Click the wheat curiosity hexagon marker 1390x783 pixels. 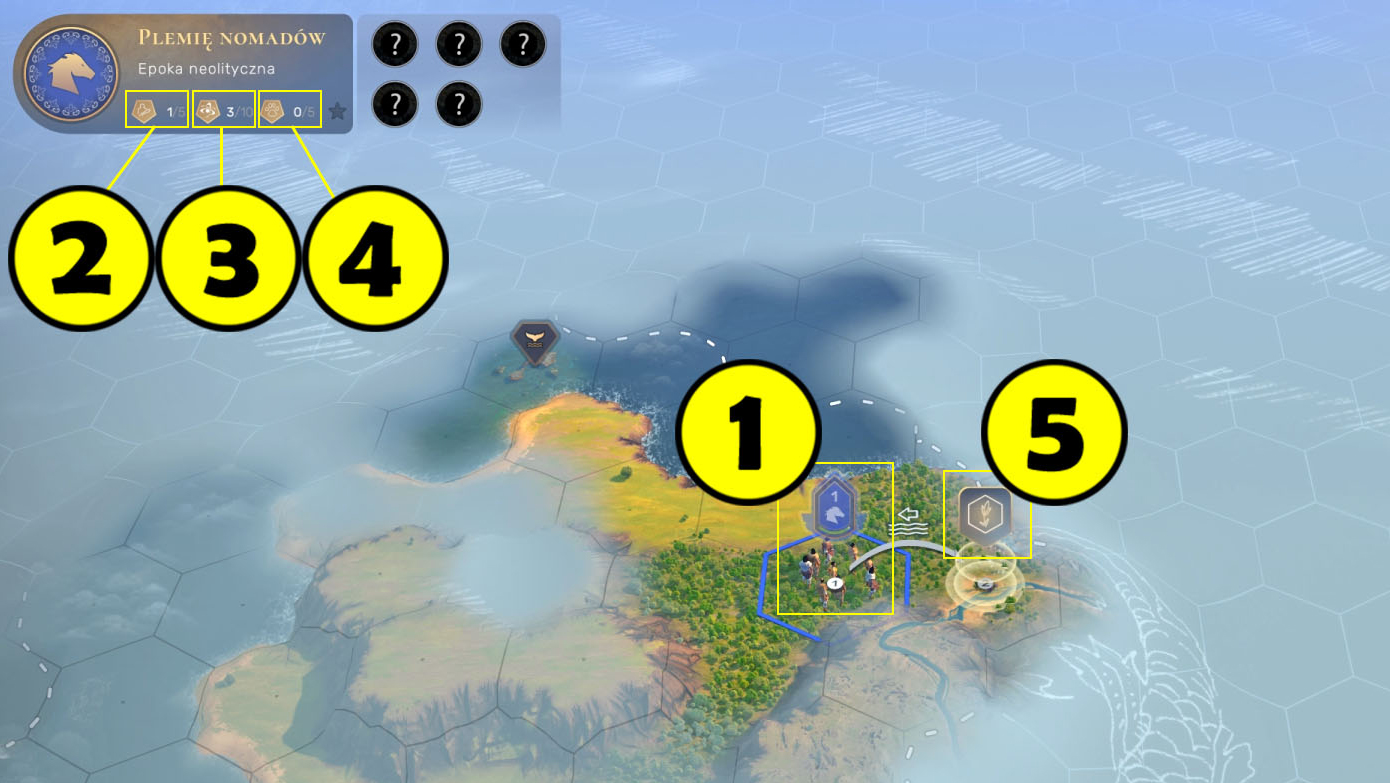pos(986,516)
